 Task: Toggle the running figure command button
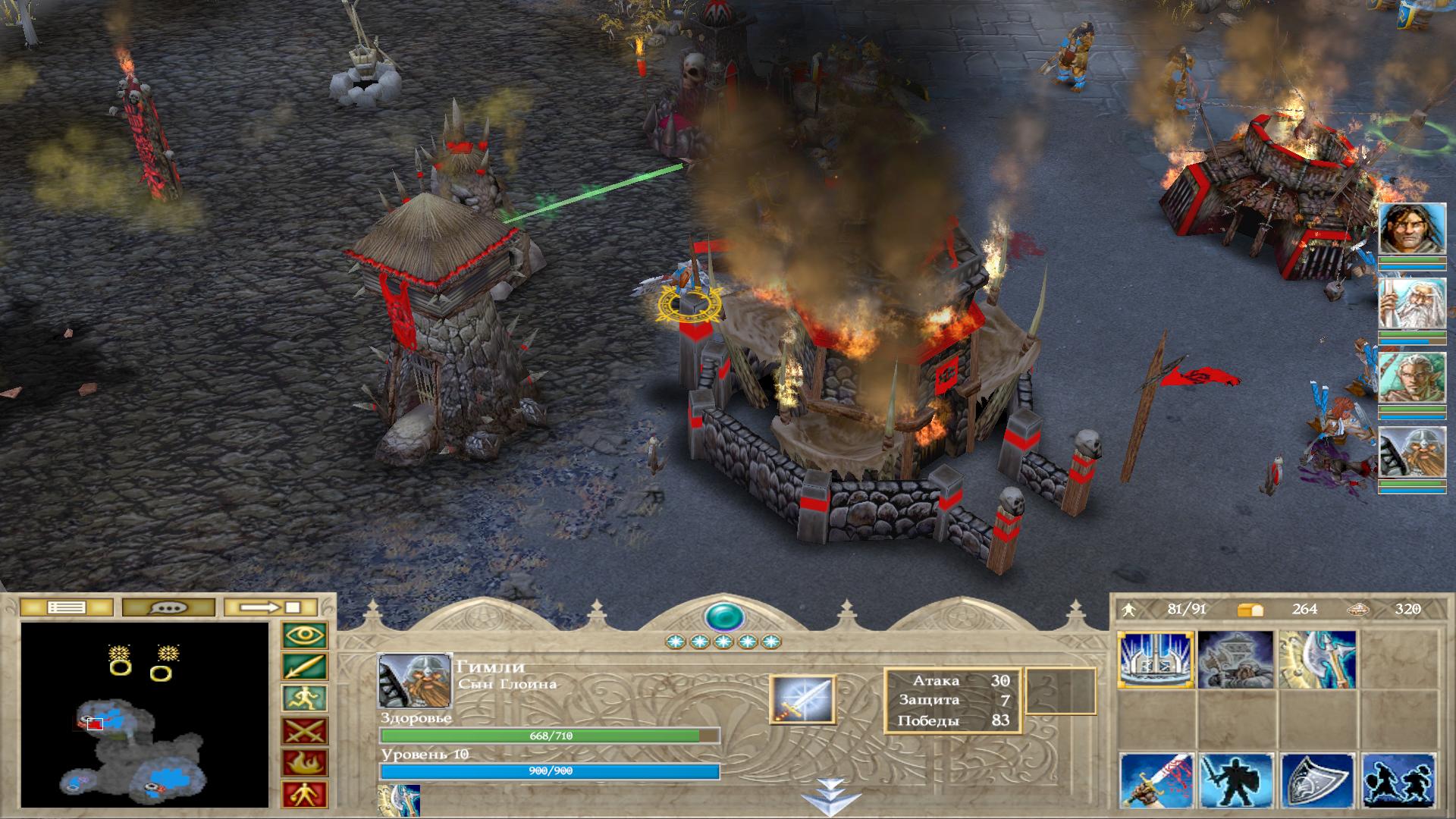point(304,699)
